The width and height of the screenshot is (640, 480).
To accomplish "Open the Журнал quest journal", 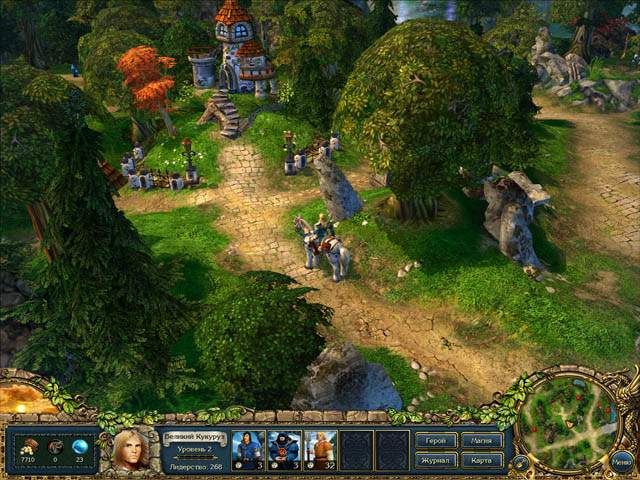I will click(x=435, y=460).
